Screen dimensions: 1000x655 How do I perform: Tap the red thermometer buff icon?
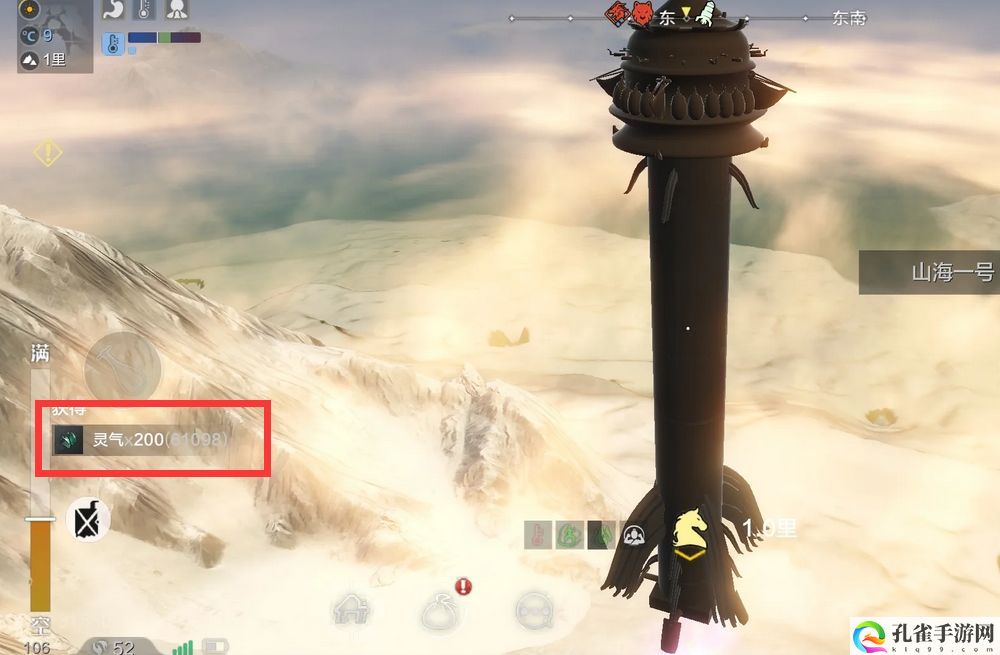tap(537, 535)
